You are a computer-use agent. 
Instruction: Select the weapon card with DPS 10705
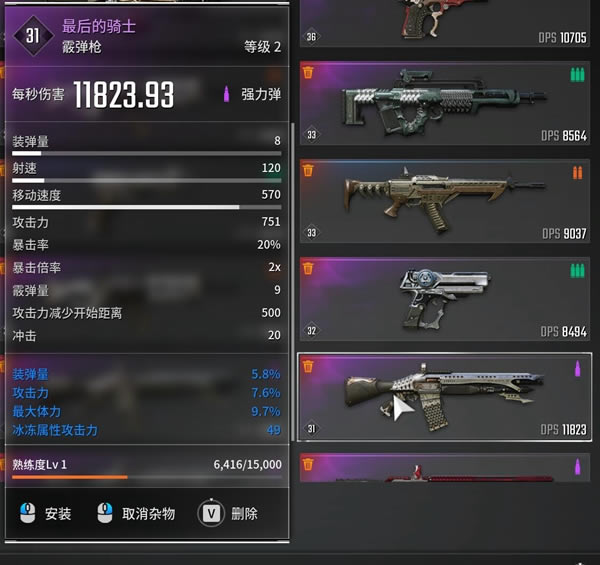pos(444,22)
